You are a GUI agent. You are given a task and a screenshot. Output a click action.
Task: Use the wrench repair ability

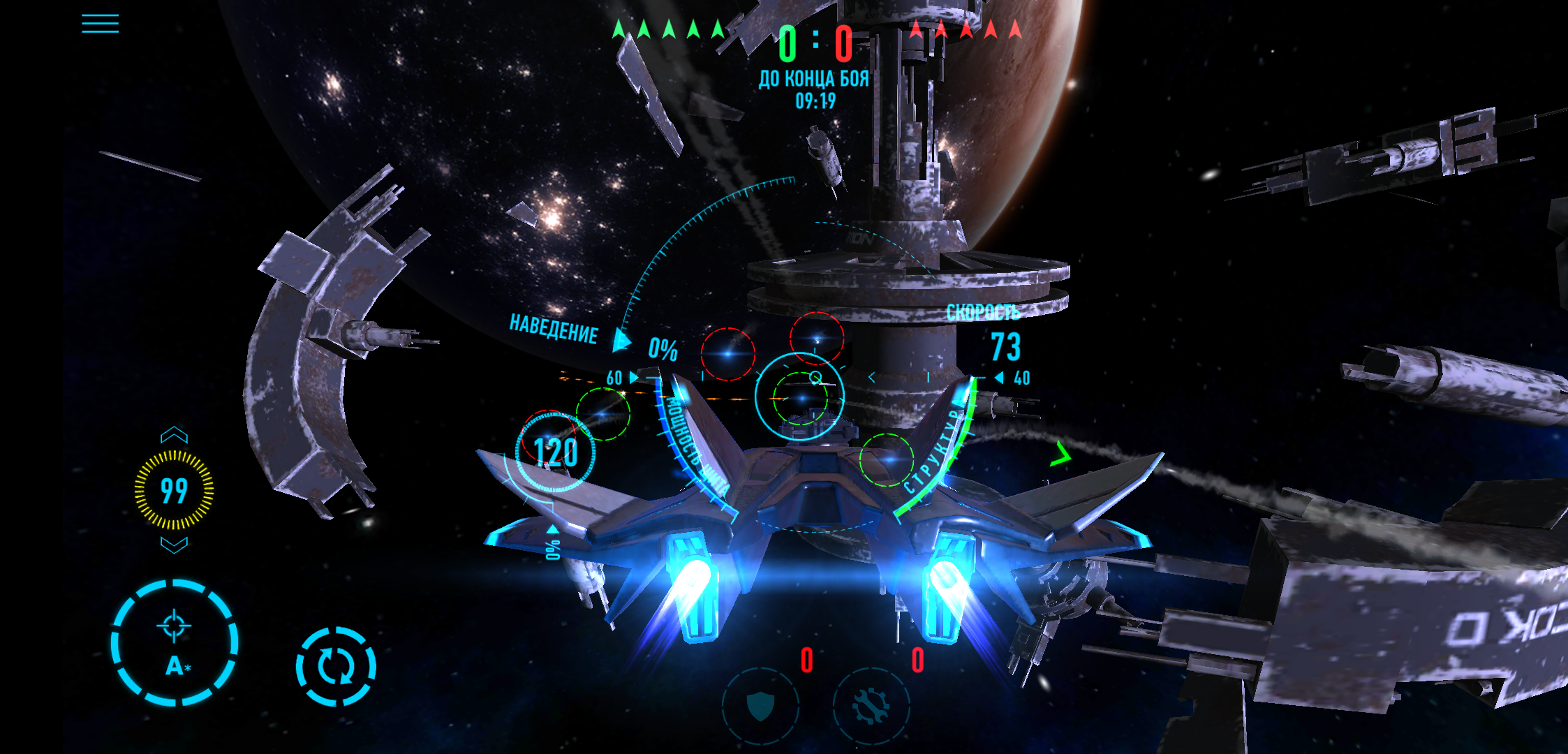pos(871,707)
